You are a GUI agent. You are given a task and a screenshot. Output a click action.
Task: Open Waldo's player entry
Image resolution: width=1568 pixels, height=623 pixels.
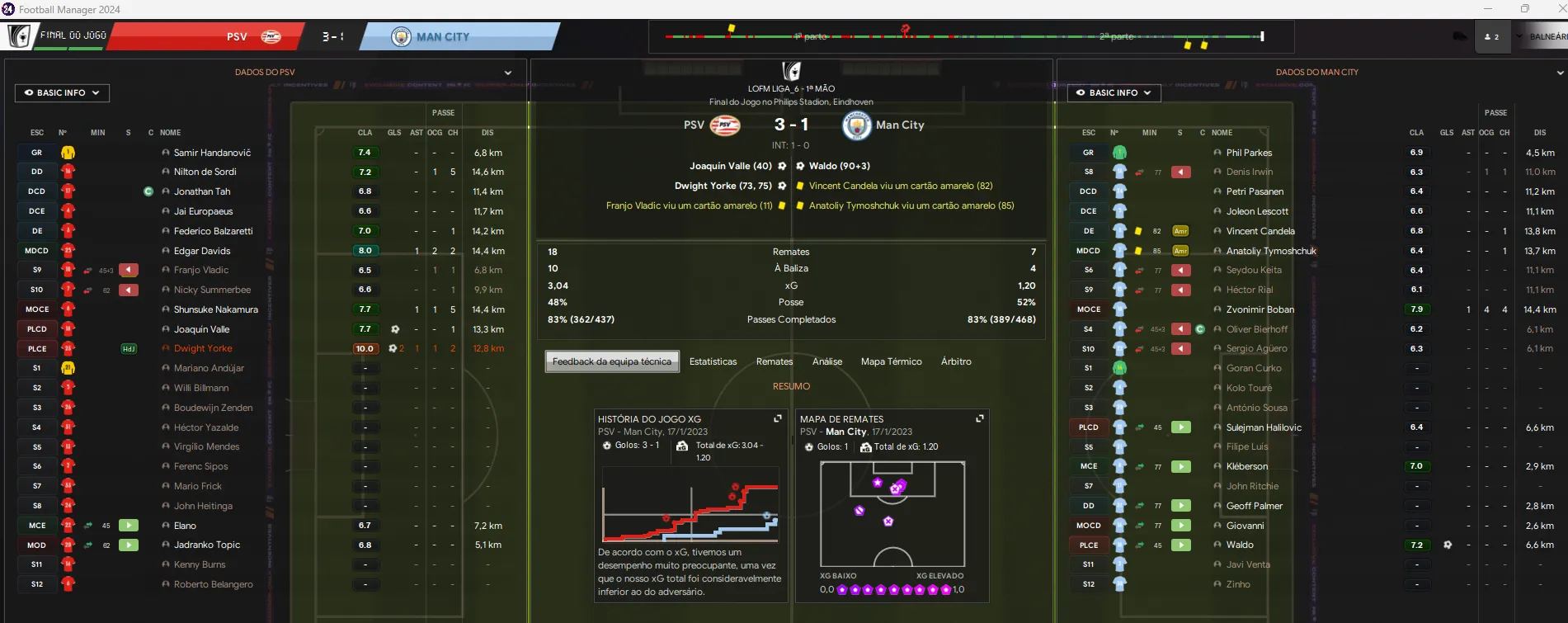(1240, 545)
